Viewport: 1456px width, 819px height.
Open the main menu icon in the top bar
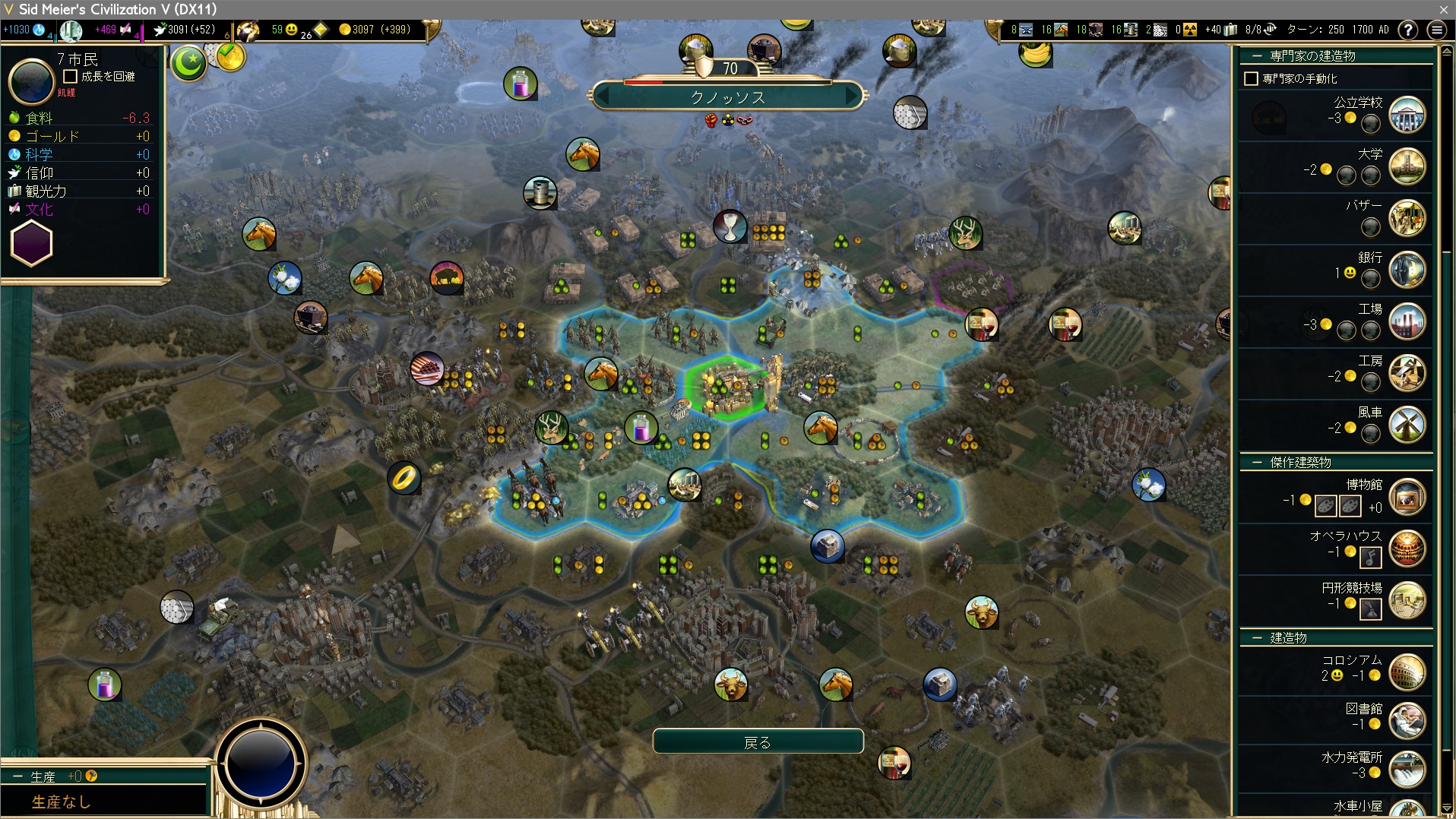[x=1436, y=30]
